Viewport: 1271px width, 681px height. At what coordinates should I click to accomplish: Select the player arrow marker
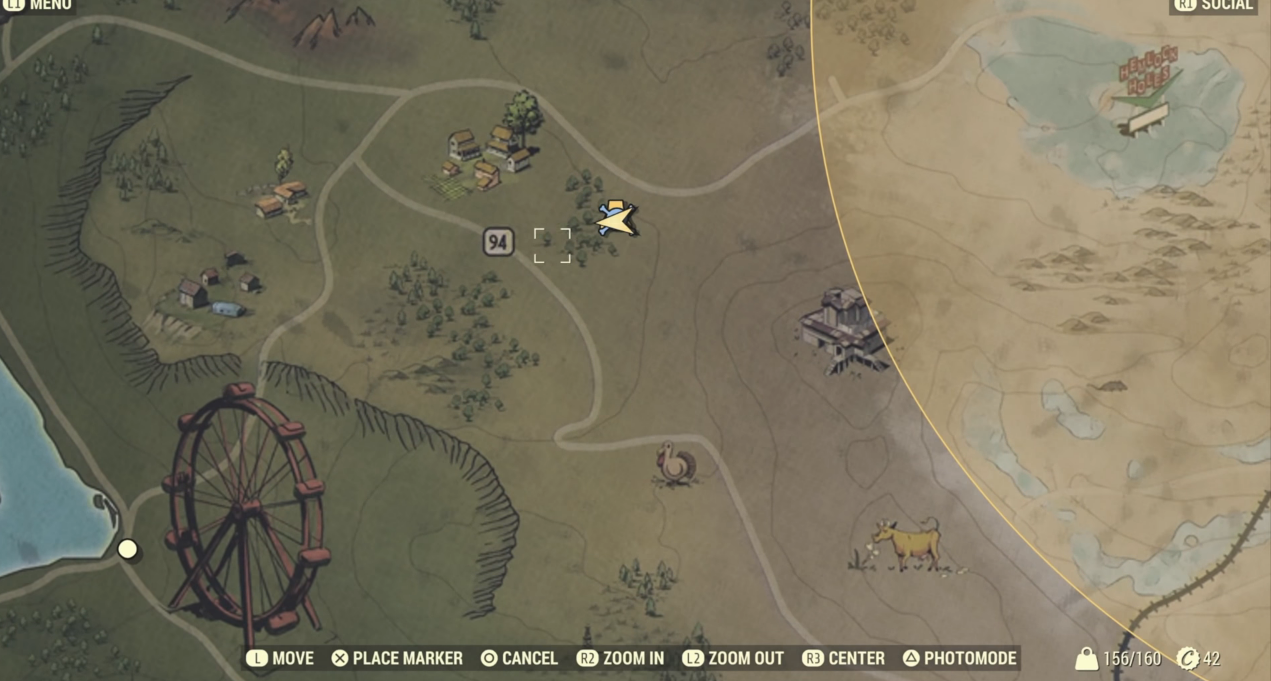[617, 219]
